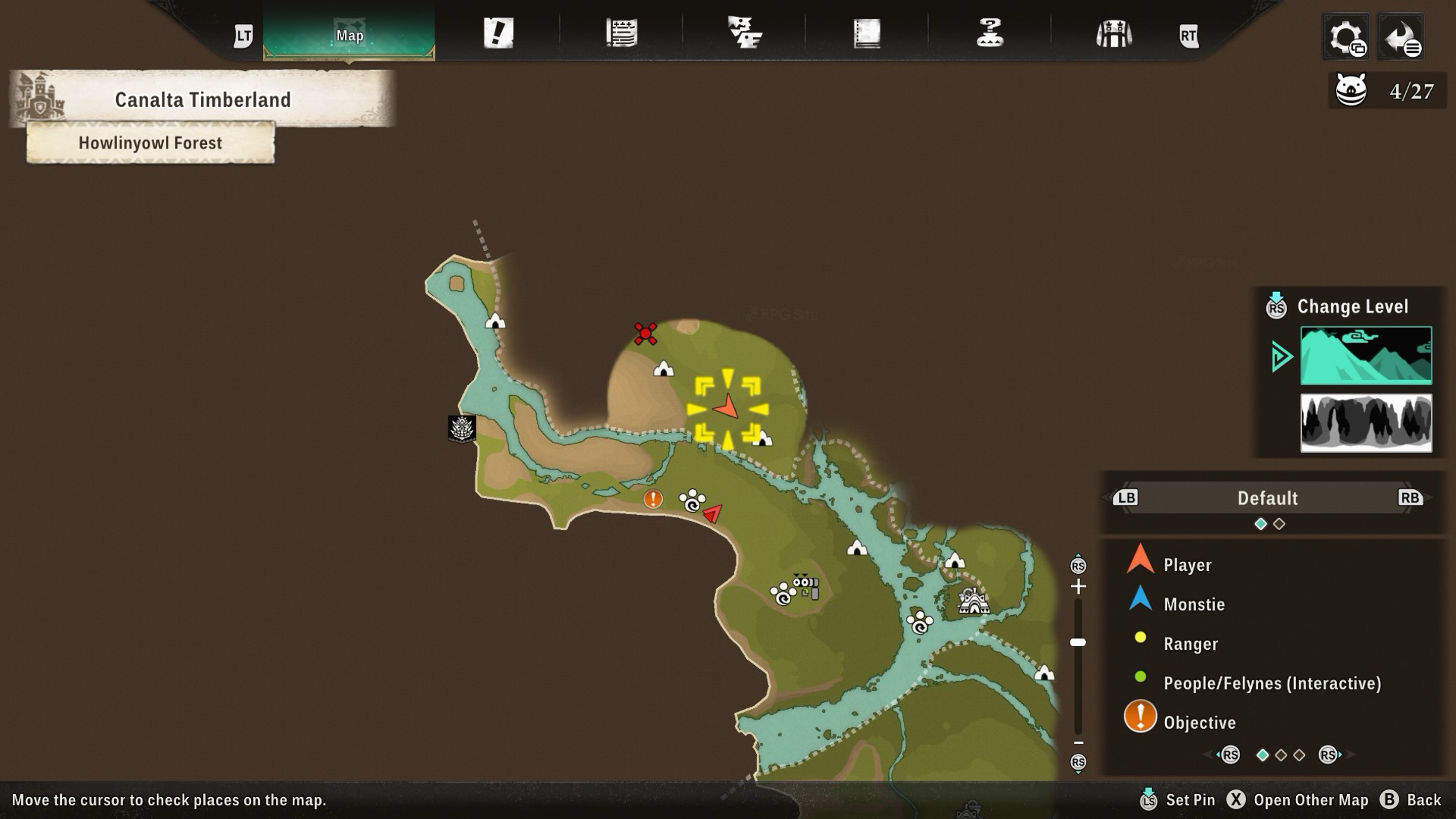Switch to the grey cave level thumbnail
Viewport: 1456px width, 819px height.
point(1366,423)
